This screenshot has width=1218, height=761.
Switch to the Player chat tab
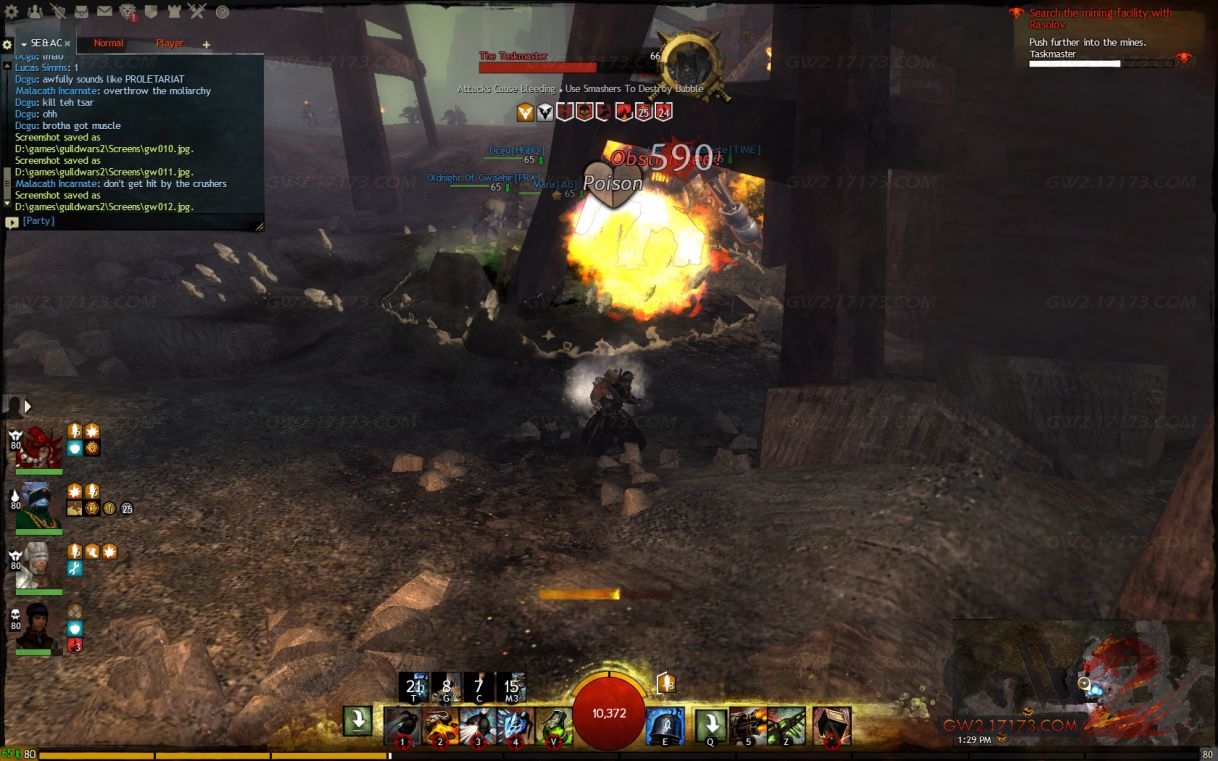[169, 44]
